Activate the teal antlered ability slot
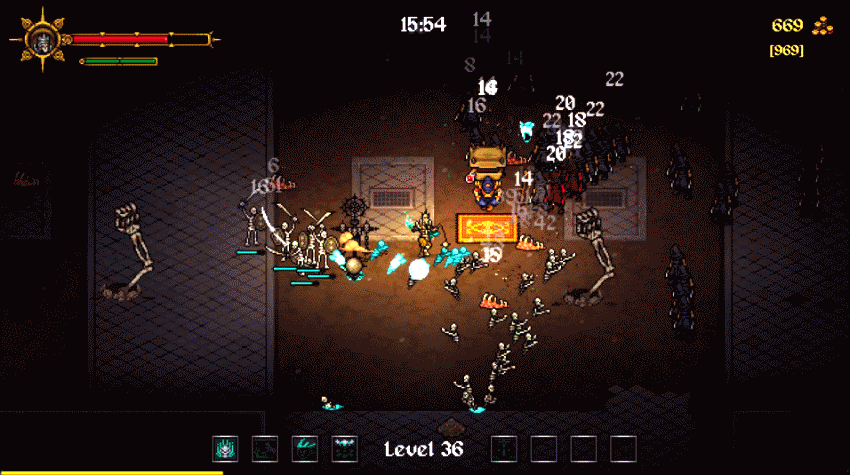The image size is (850, 475). (305, 449)
